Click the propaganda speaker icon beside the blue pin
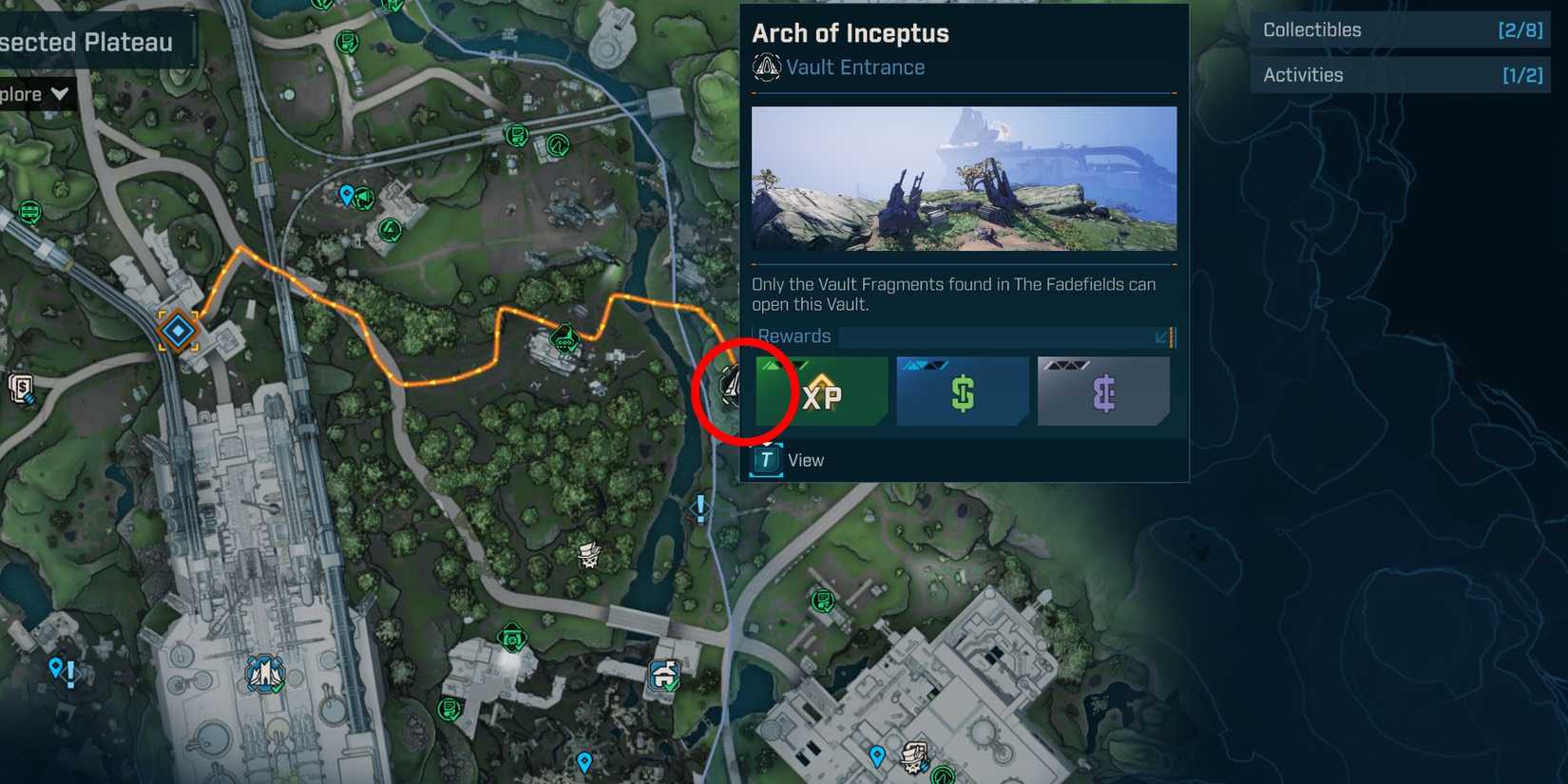 point(364,199)
